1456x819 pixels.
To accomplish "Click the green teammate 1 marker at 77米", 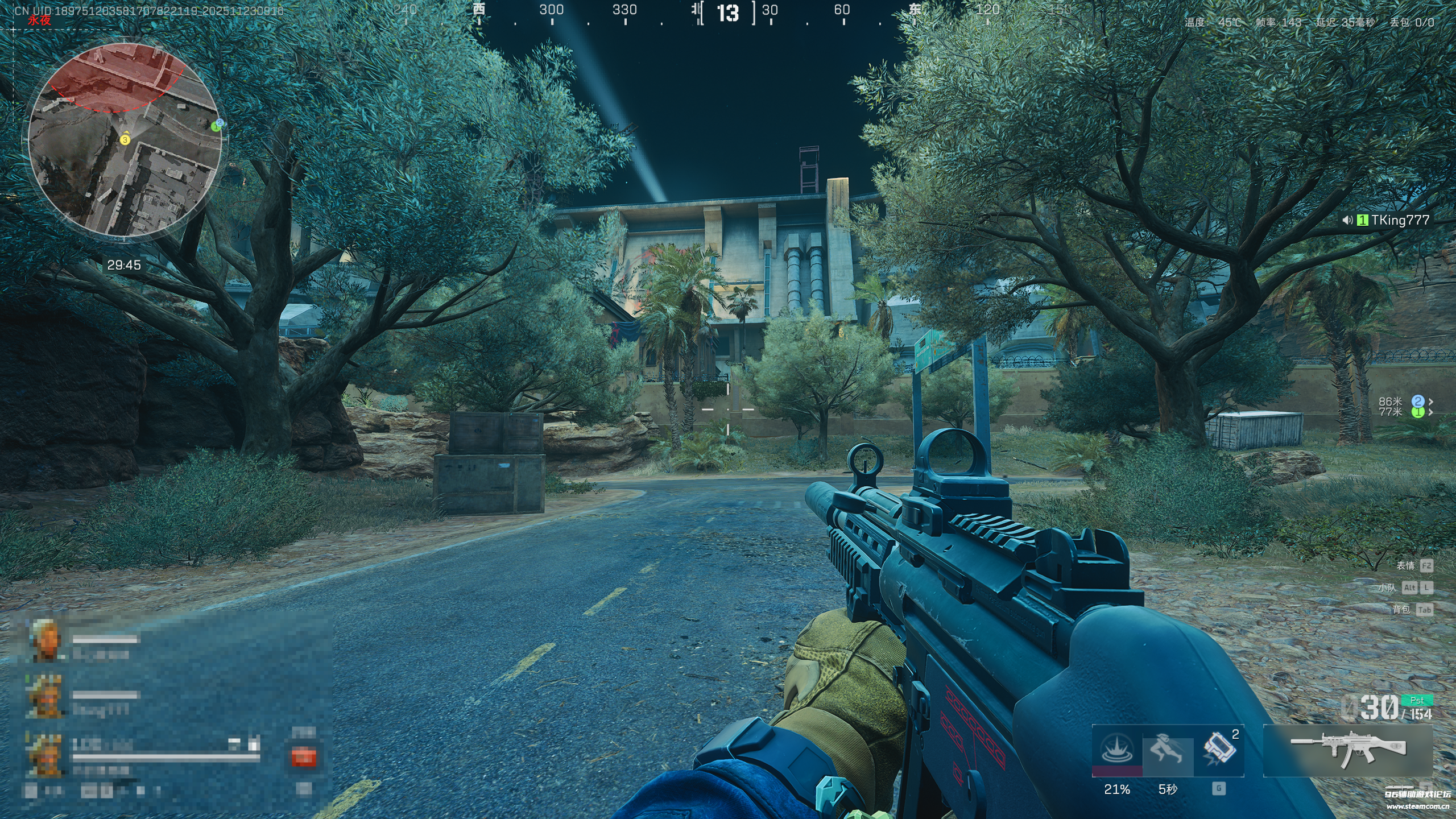I will click(x=1417, y=412).
